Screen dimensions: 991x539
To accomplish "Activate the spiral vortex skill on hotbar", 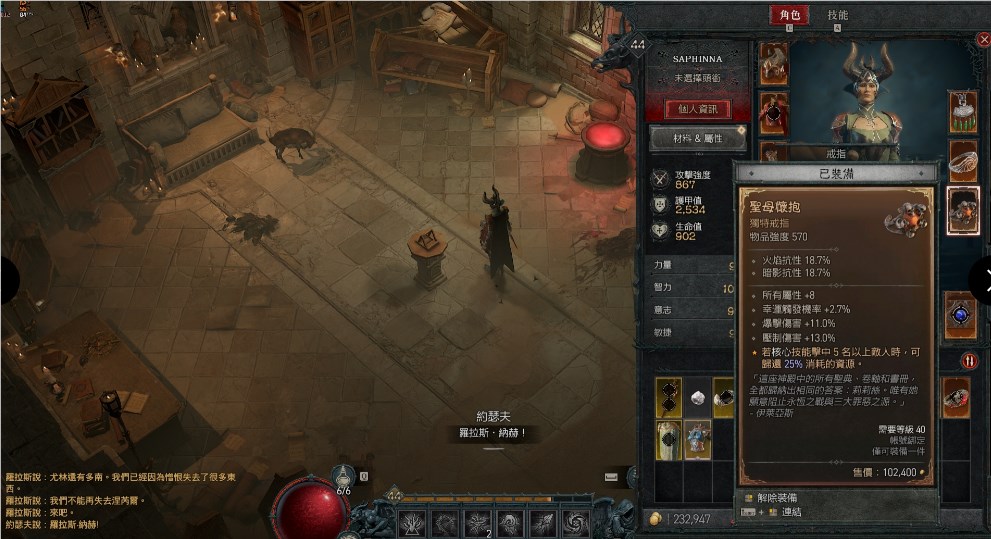I will (576, 521).
